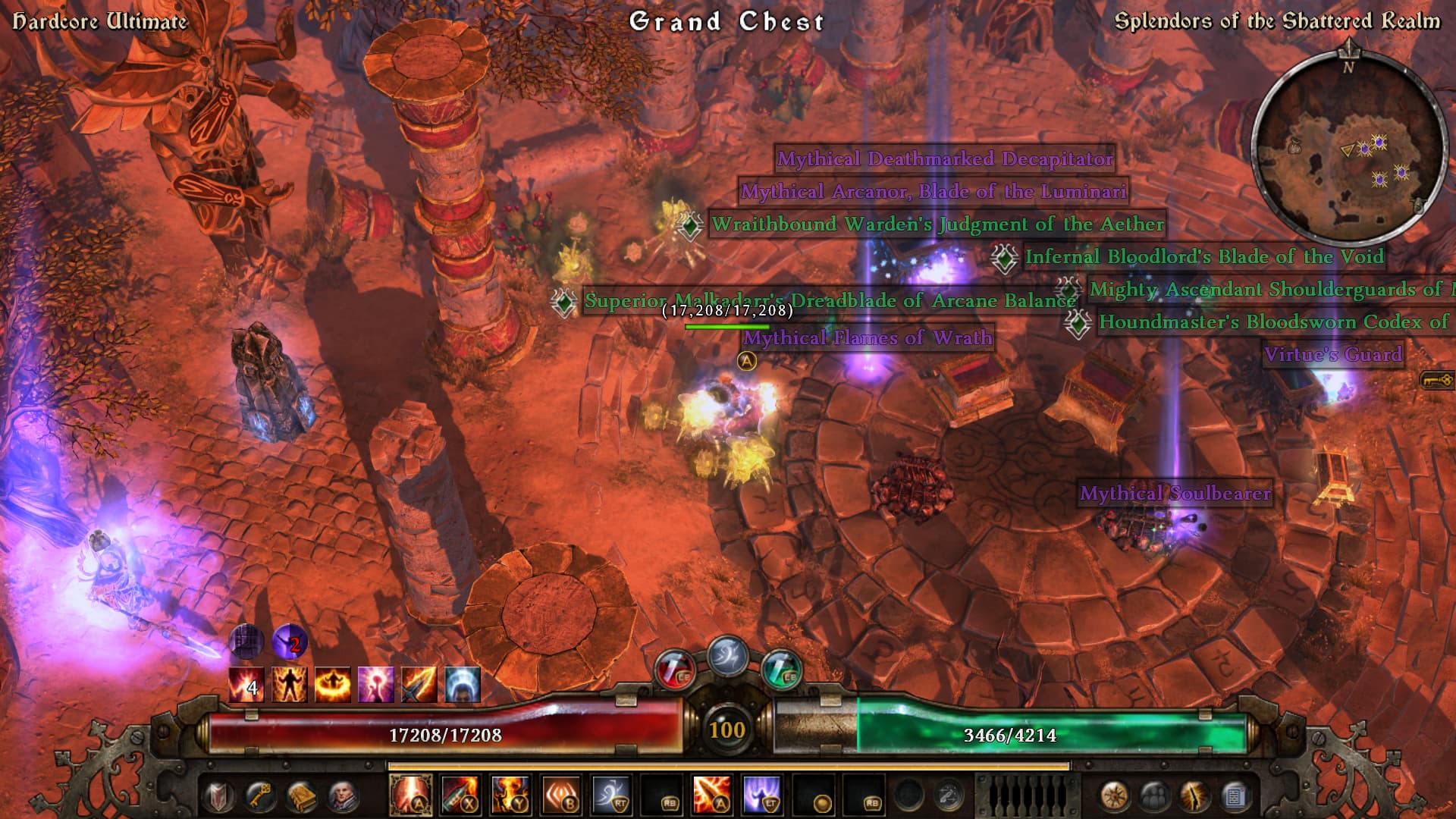
Task: Select the Virtue's Guard loot label
Action: pyautogui.click(x=1332, y=354)
